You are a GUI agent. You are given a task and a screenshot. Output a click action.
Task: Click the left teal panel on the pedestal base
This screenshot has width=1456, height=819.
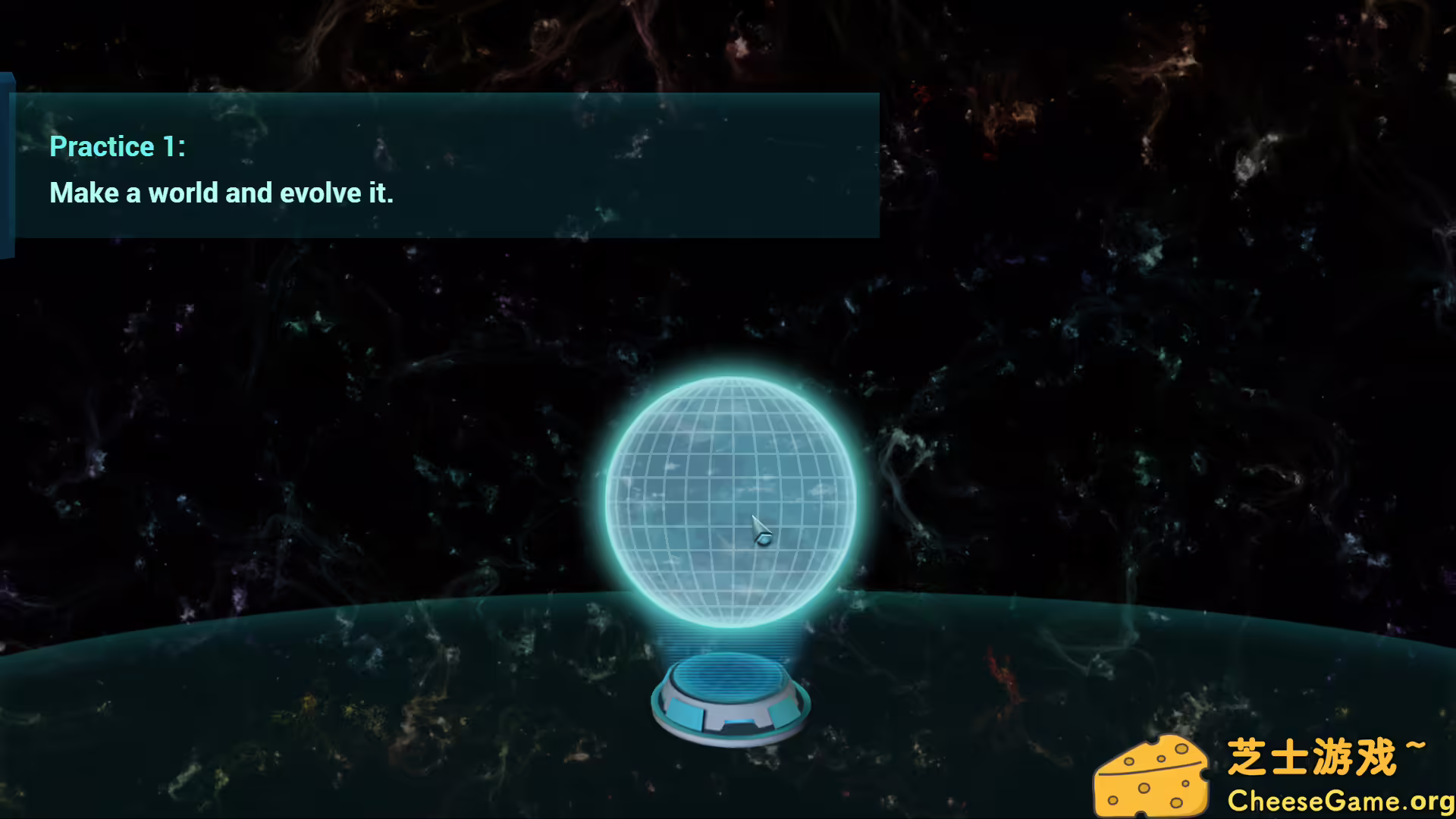[686, 714]
